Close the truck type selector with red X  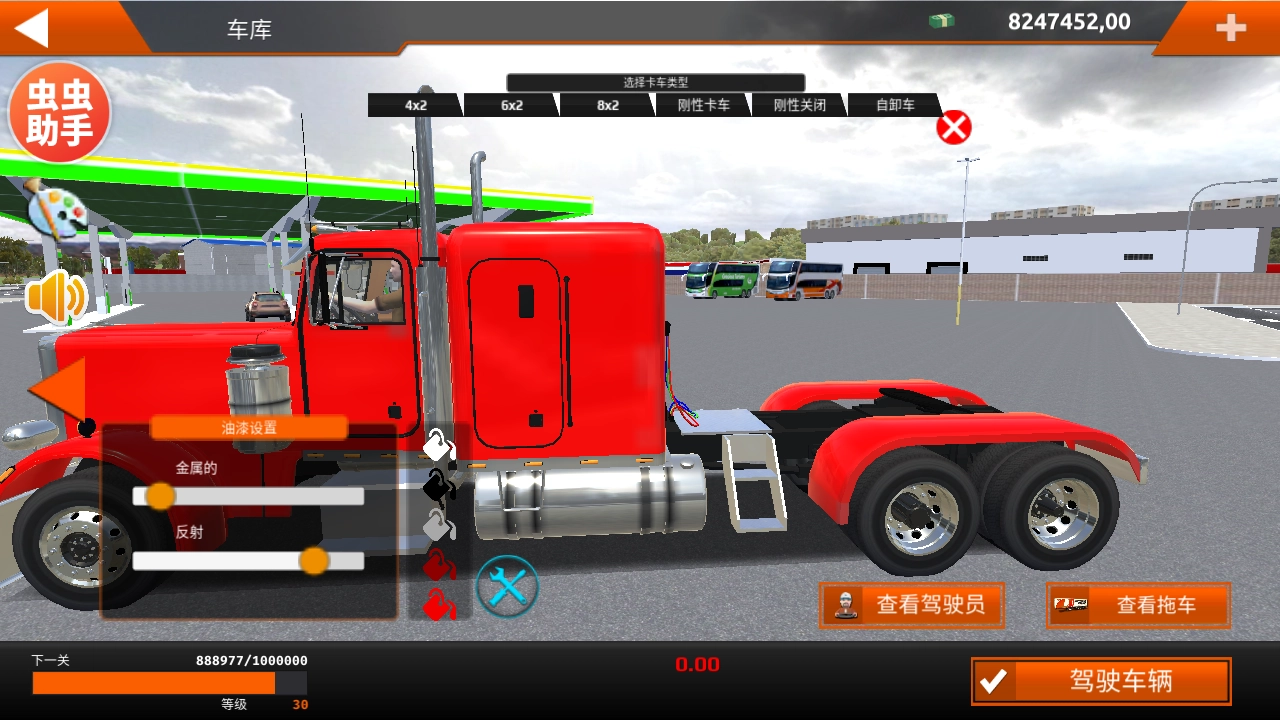954,128
